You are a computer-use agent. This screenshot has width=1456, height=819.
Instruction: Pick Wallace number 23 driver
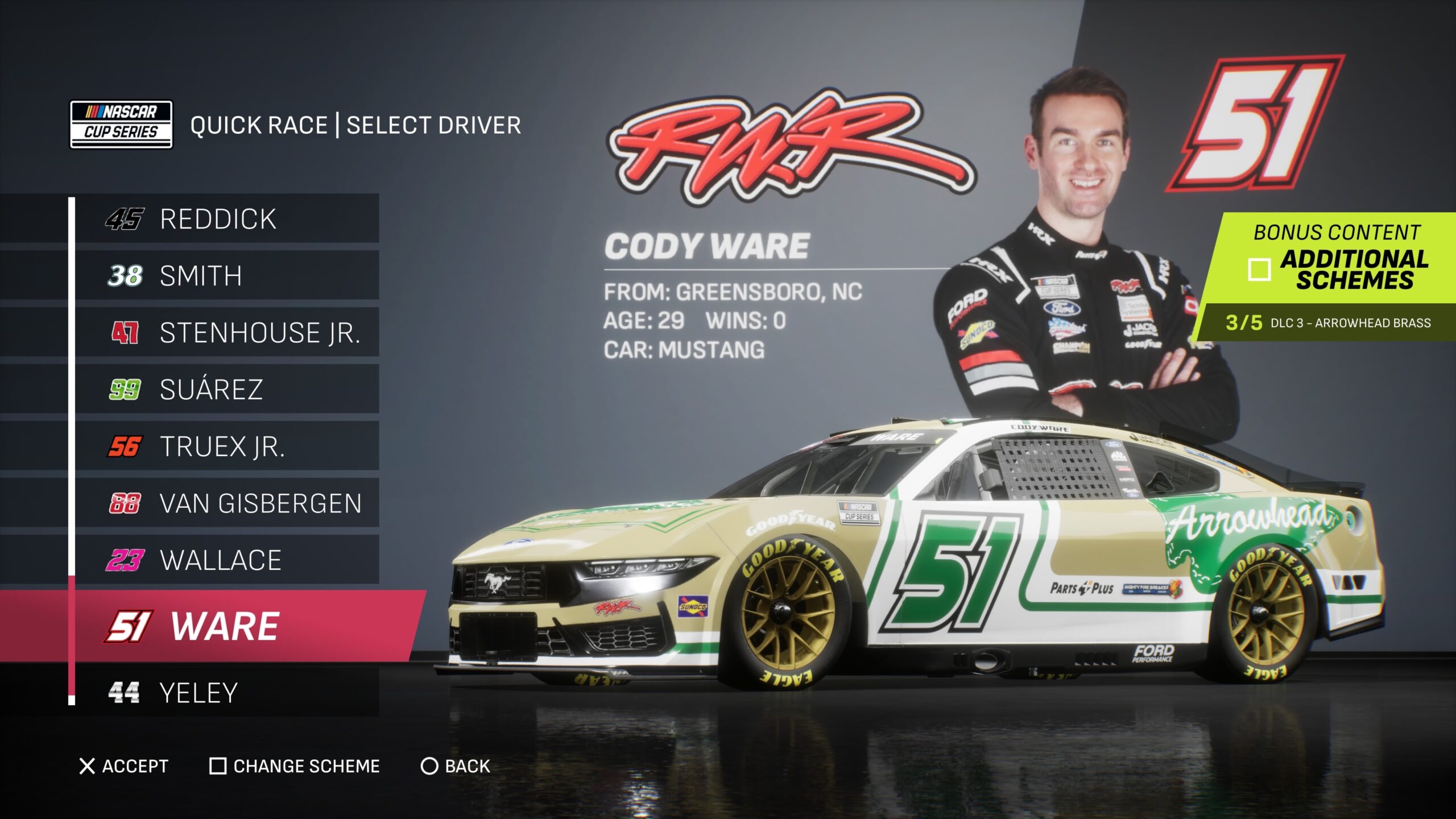[x=227, y=560]
